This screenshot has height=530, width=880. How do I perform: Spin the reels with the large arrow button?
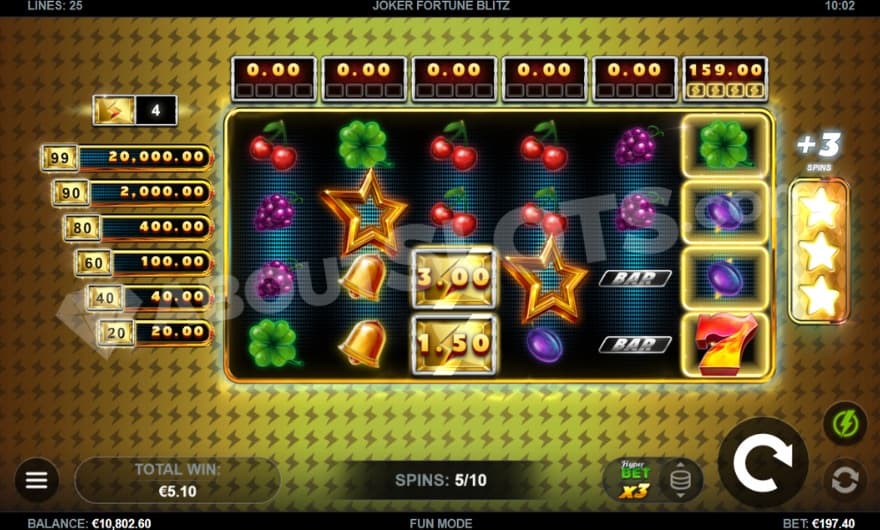(x=762, y=462)
